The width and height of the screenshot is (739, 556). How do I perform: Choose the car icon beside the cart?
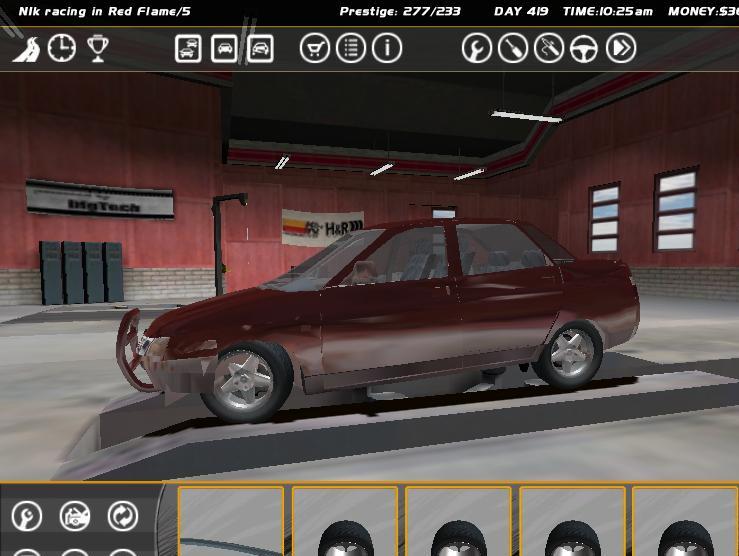point(260,48)
